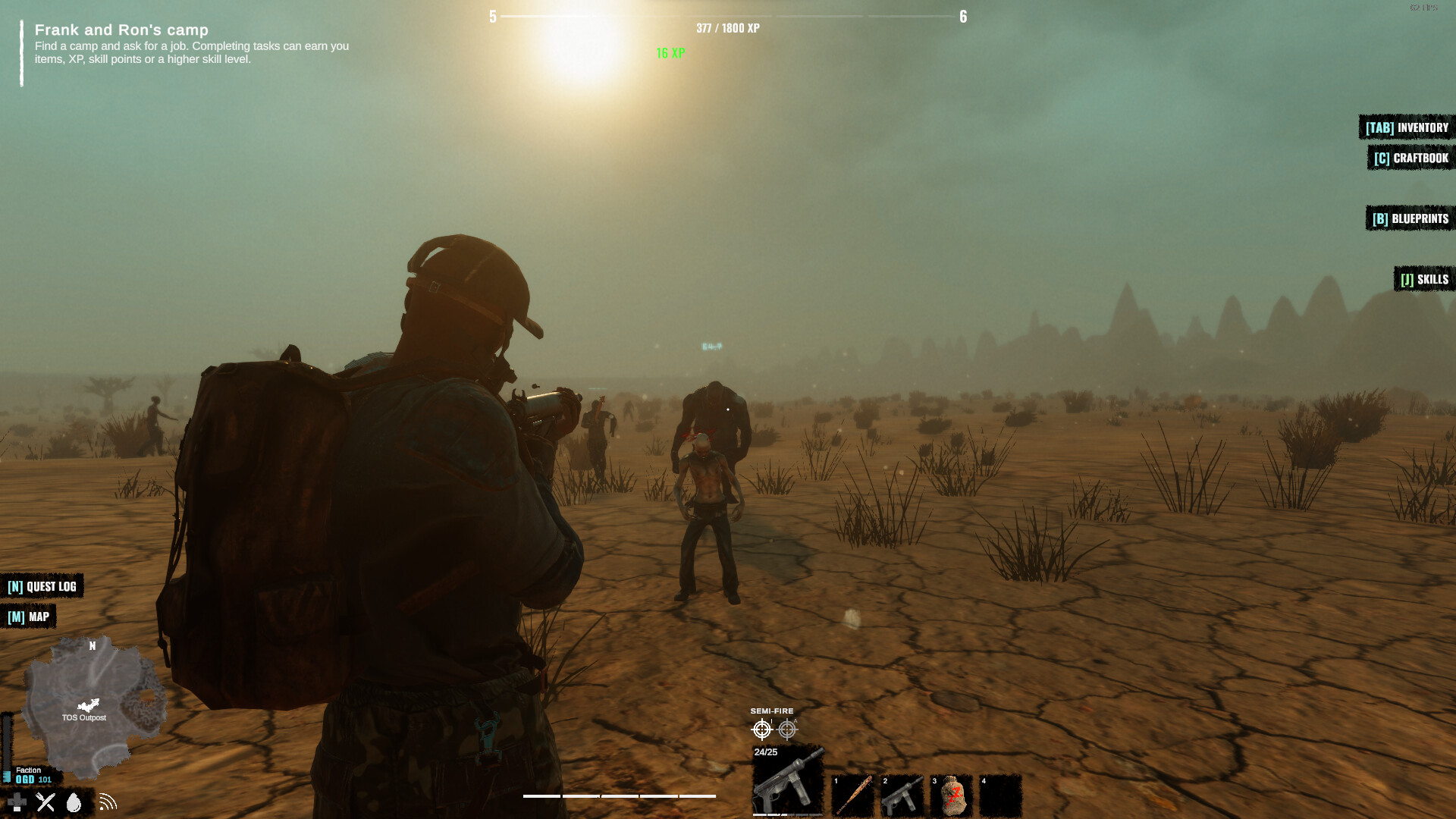The height and width of the screenshot is (819, 1456).
Task: Toggle to automatic fire mode crosshair
Action: point(789,730)
